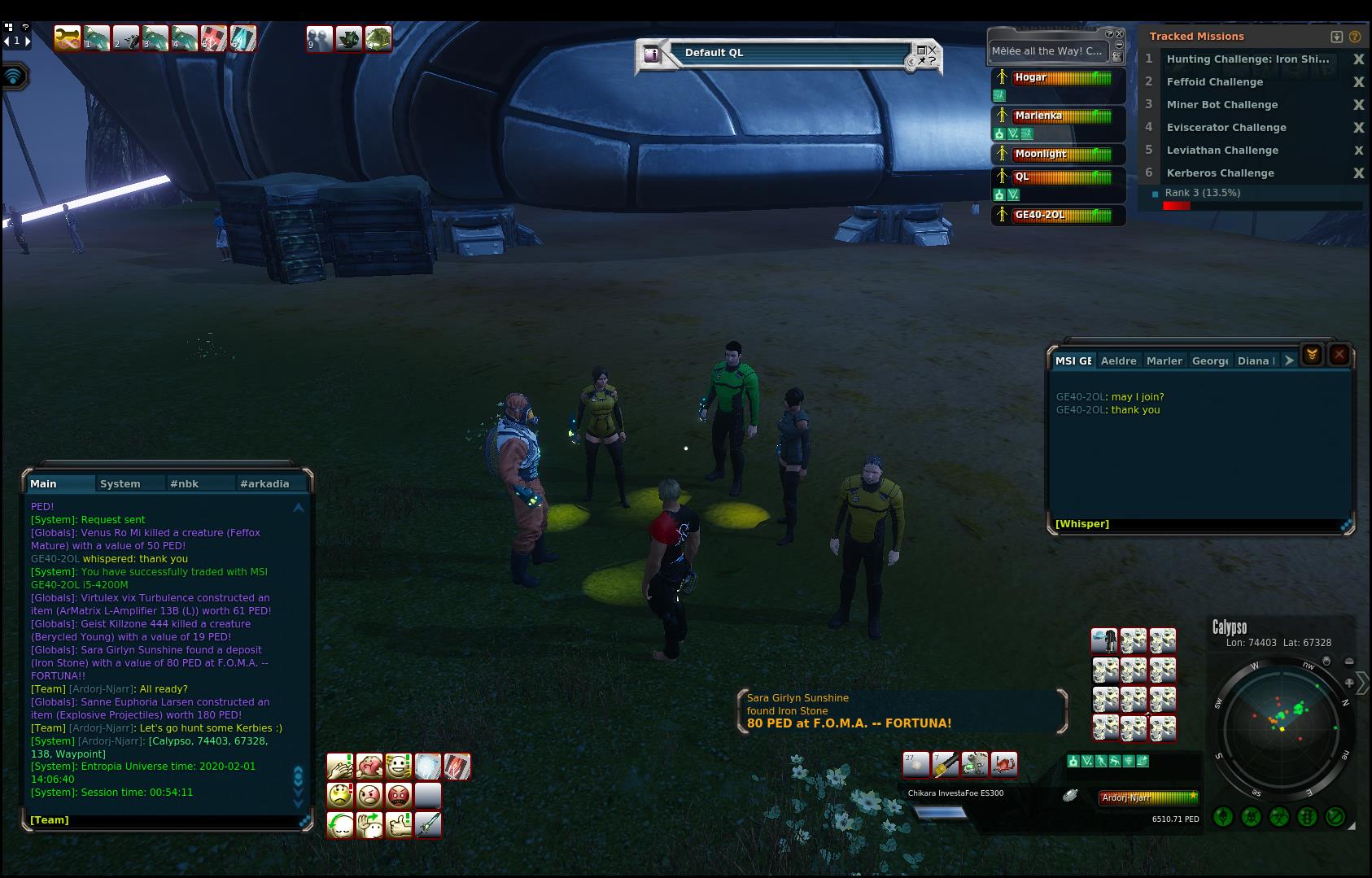Open the Diana whisper tab
The image size is (1372, 878).
click(x=1255, y=360)
